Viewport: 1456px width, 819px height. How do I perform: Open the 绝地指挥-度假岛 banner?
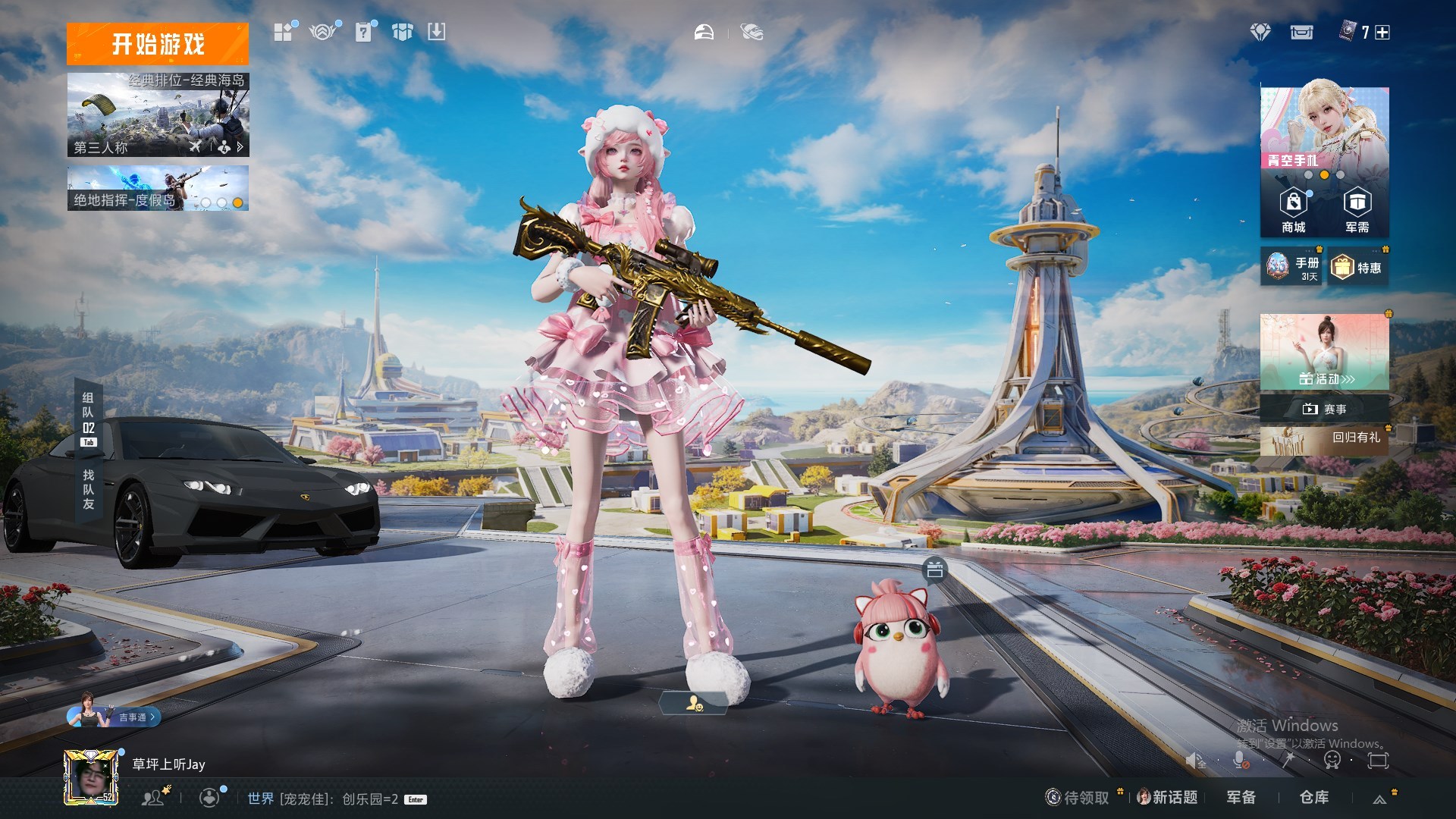pos(158,188)
